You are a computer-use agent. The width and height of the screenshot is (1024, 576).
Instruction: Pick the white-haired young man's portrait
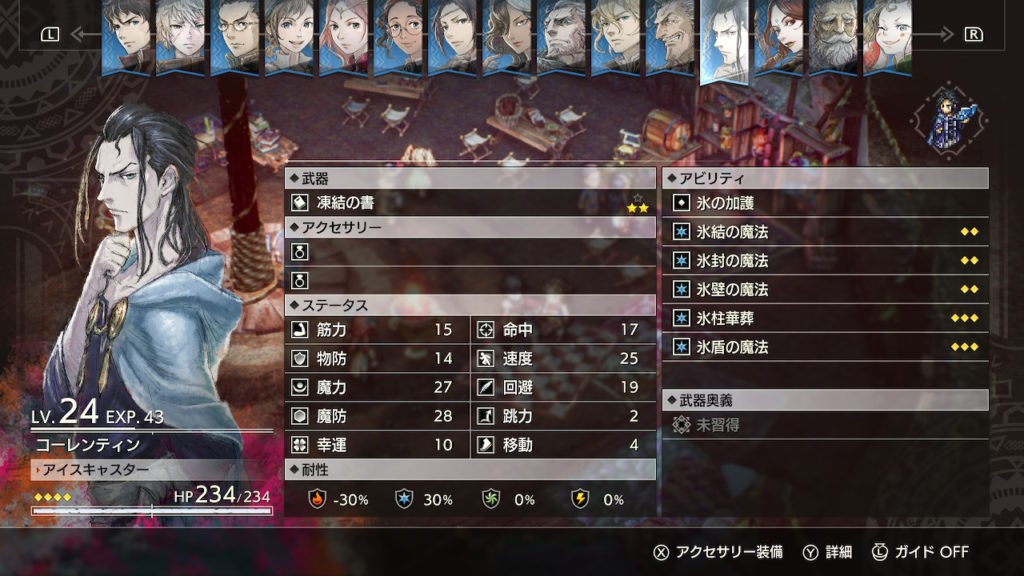pyautogui.click(x=181, y=34)
